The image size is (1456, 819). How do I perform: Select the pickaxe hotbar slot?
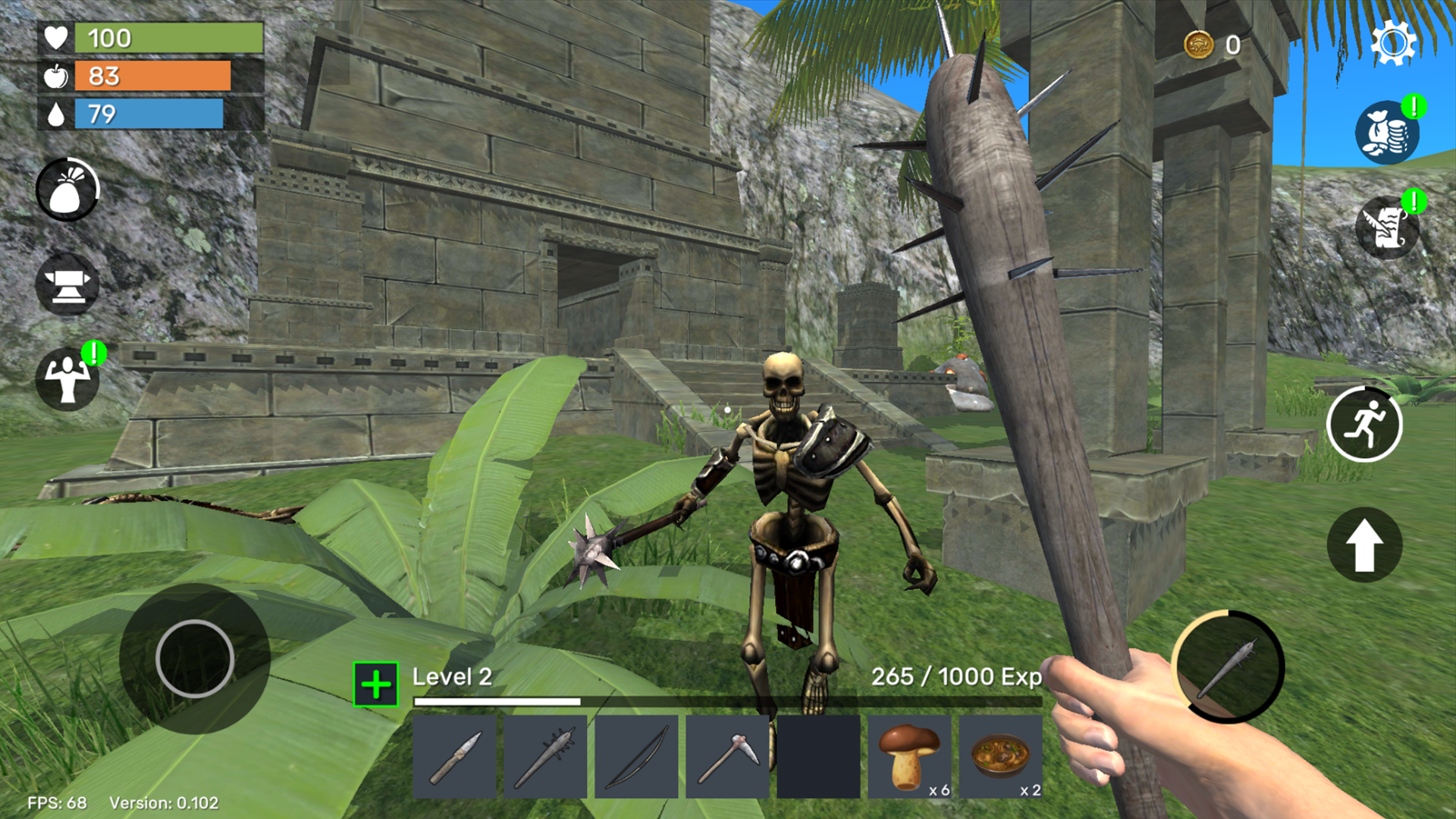726,756
